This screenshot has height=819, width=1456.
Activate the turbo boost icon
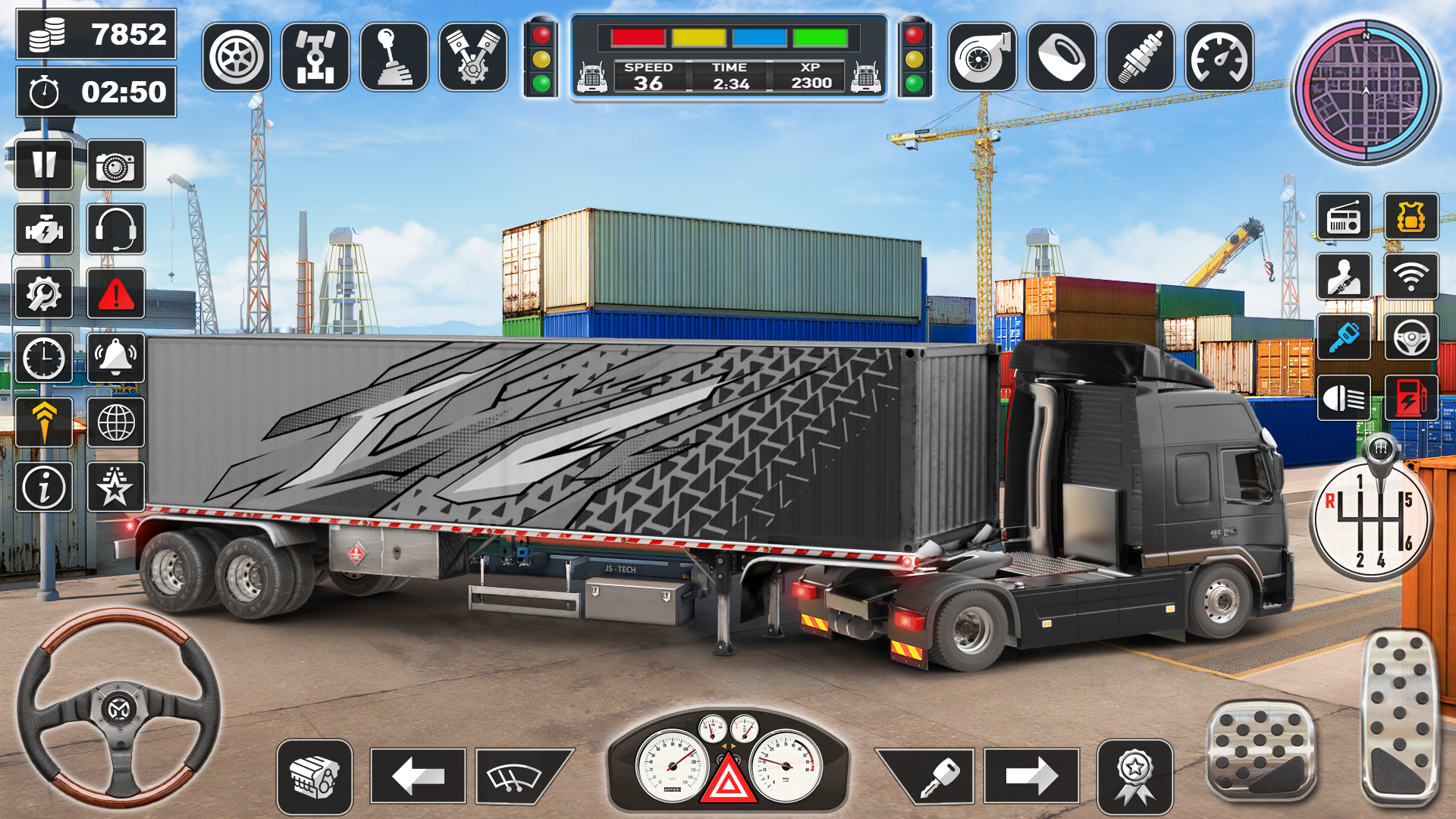[x=981, y=55]
